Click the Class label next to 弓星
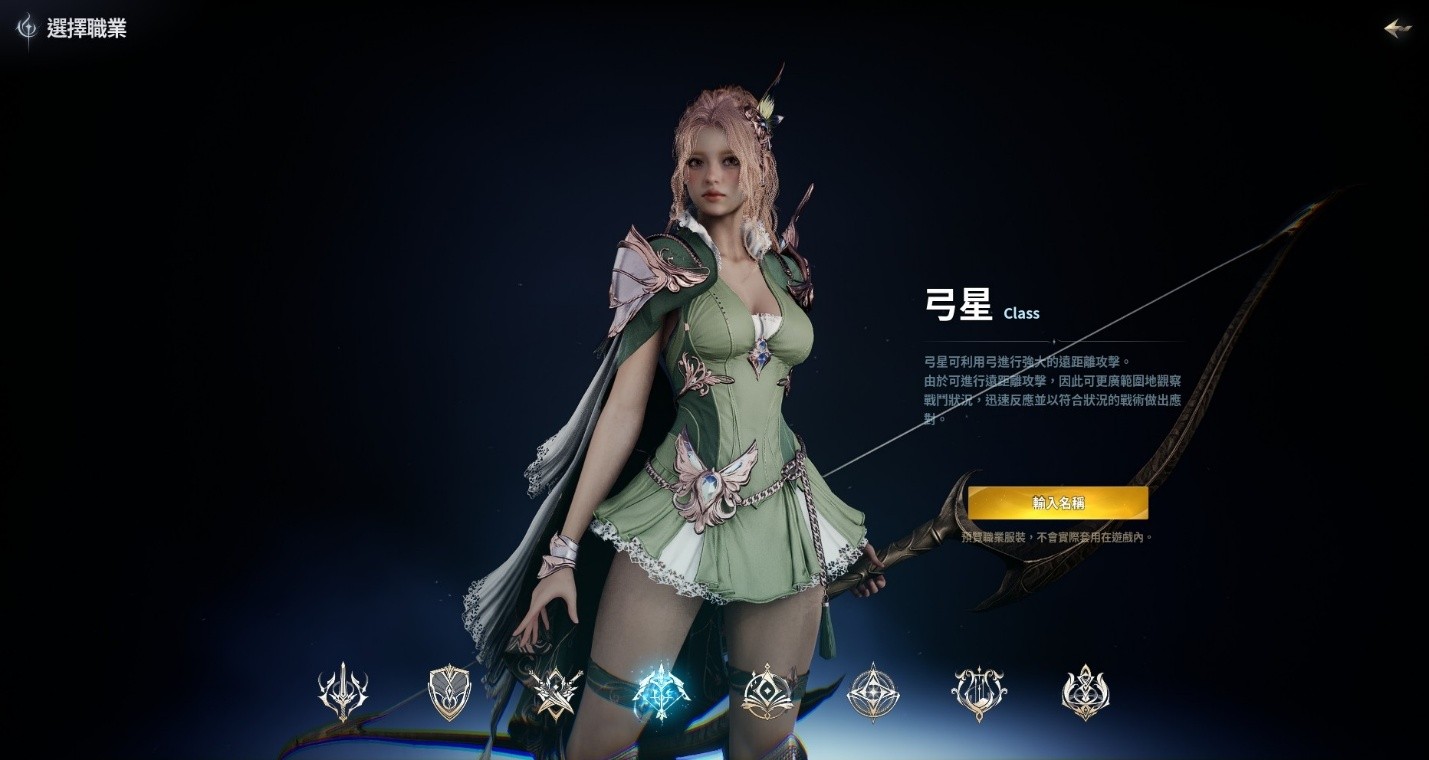This screenshot has height=760, width=1429. click(x=1021, y=313)
